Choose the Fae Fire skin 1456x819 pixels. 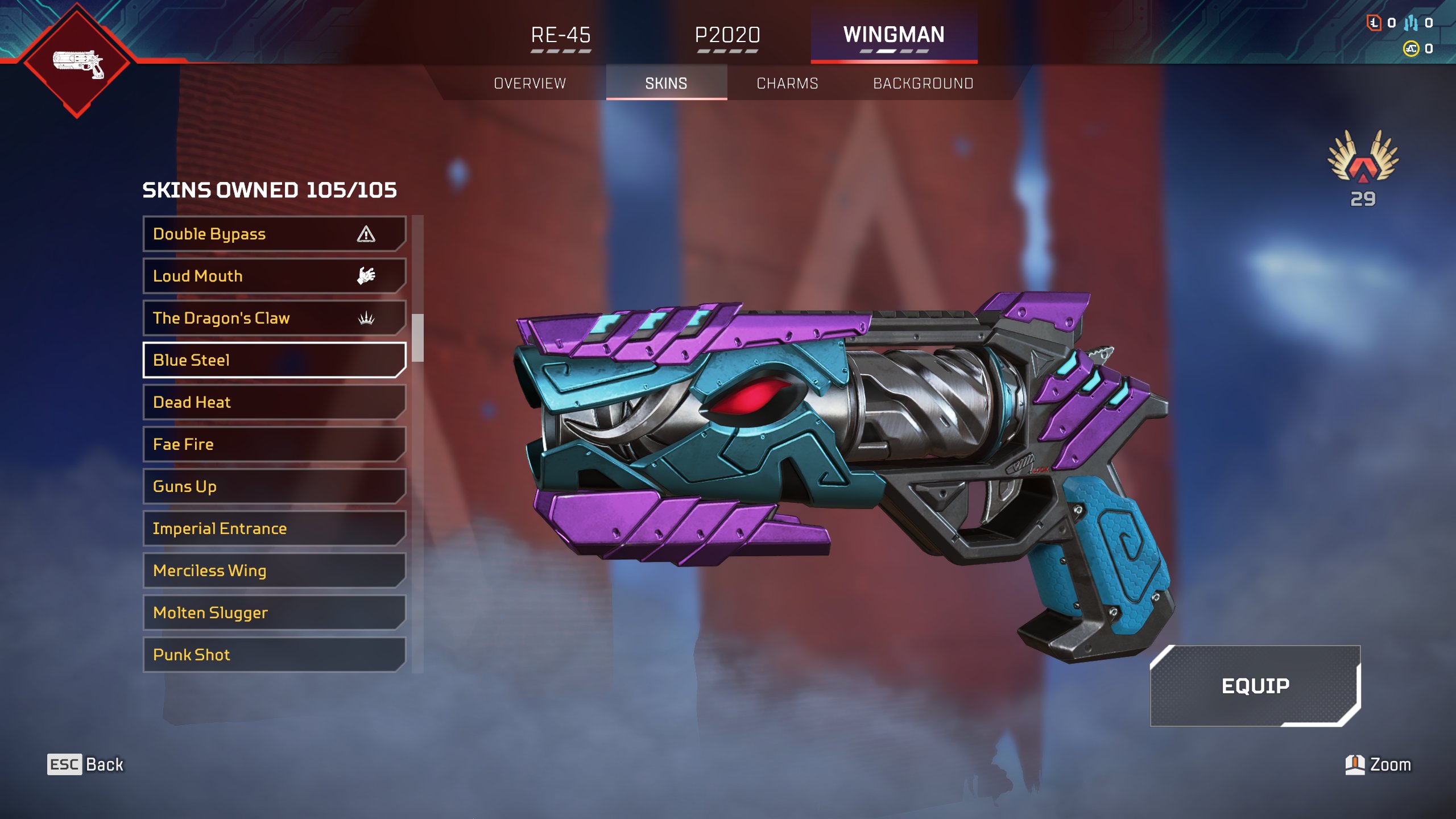click(274, 444)
